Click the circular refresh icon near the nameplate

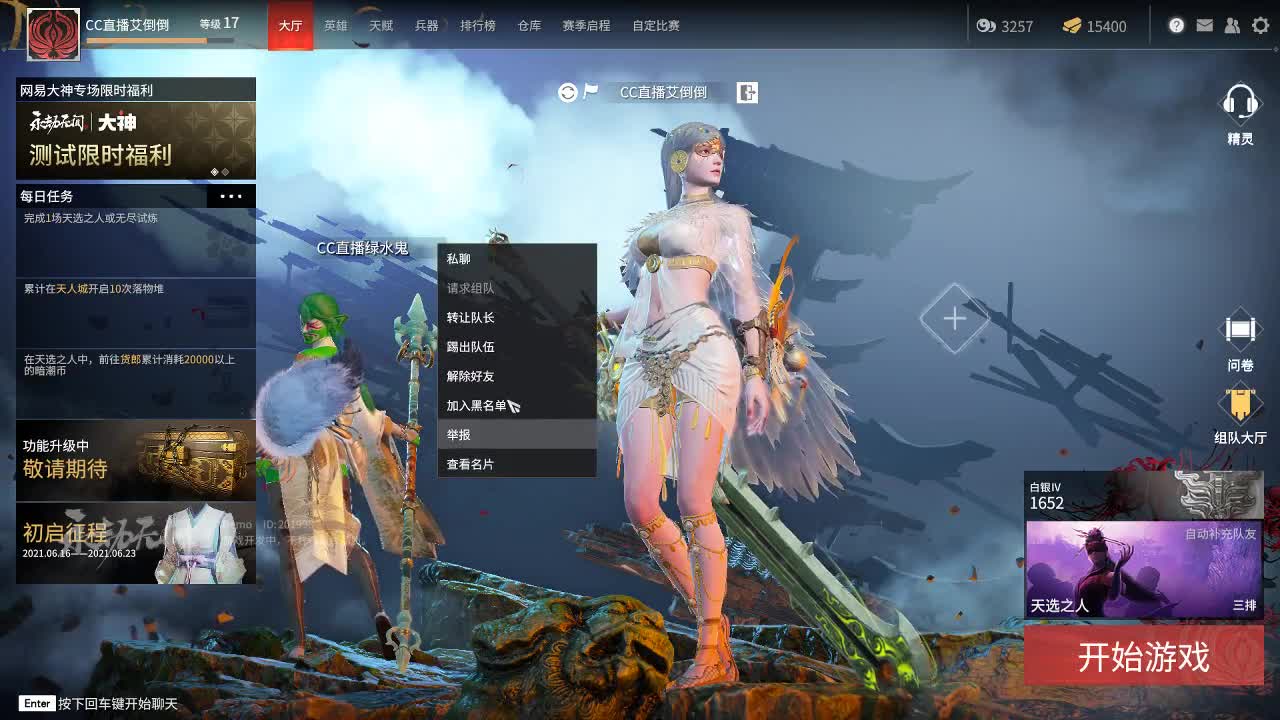point(566,93)
